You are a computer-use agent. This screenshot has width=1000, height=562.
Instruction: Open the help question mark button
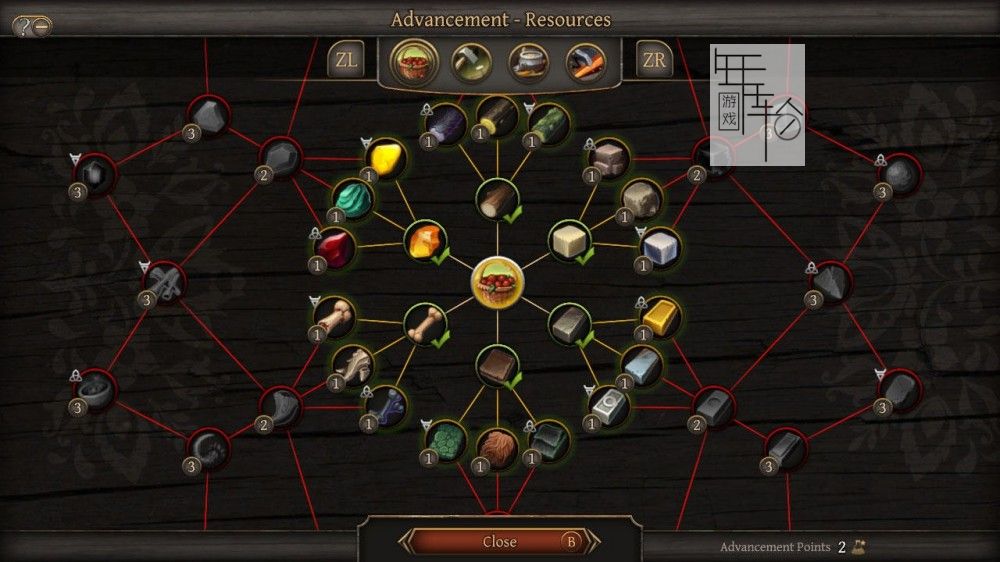[22, 26]
